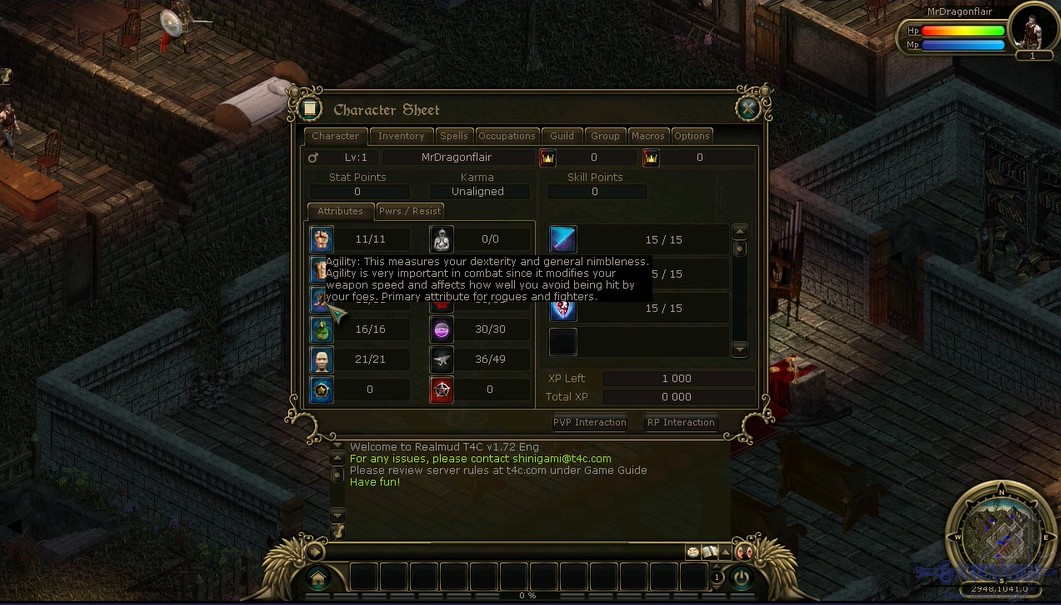The width and height of the screenshot is (1061, 605).
Task: Toggle RP Interaction
Action: pyautogui.click(x=681, y=422)
